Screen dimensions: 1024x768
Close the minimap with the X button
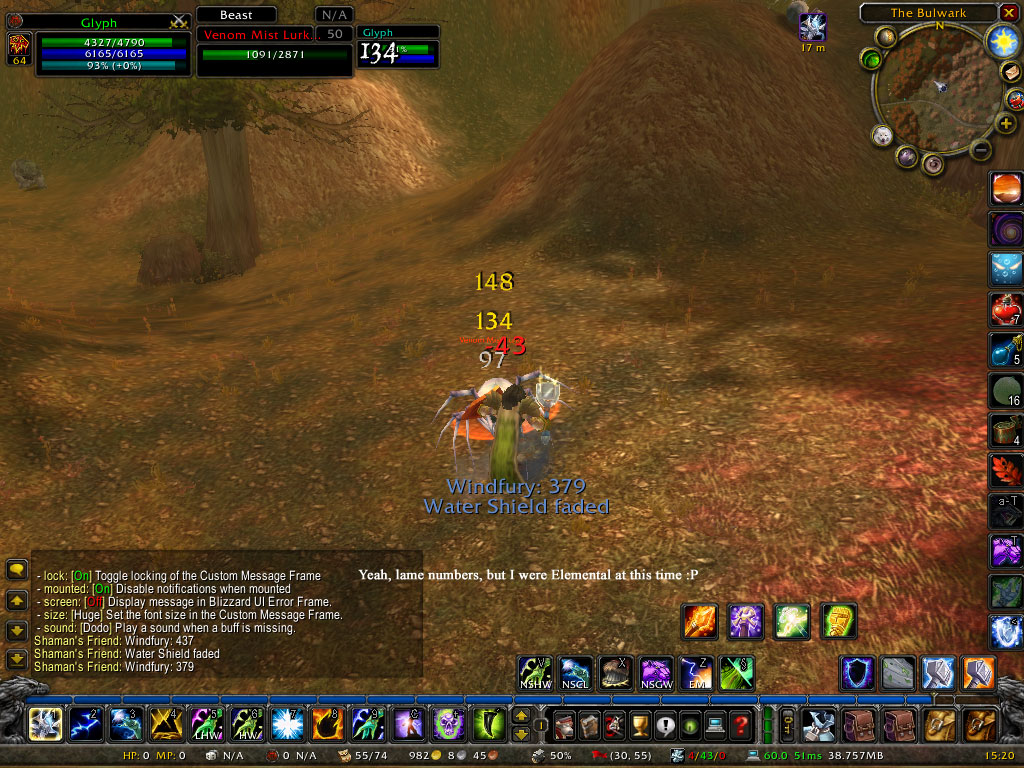1007,13
